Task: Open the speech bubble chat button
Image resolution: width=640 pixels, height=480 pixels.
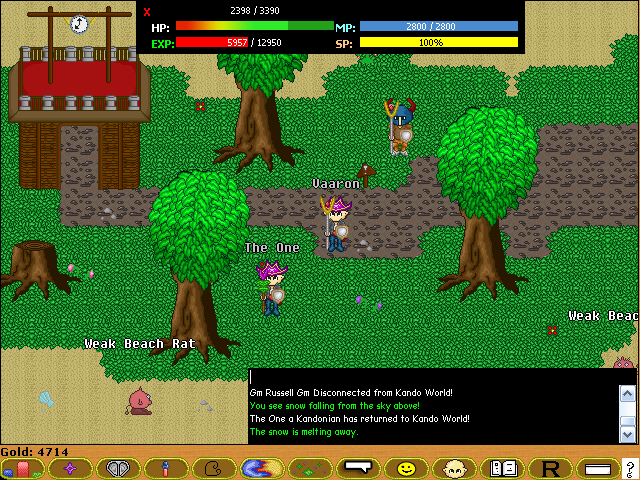Action: [x=357, y=468]
